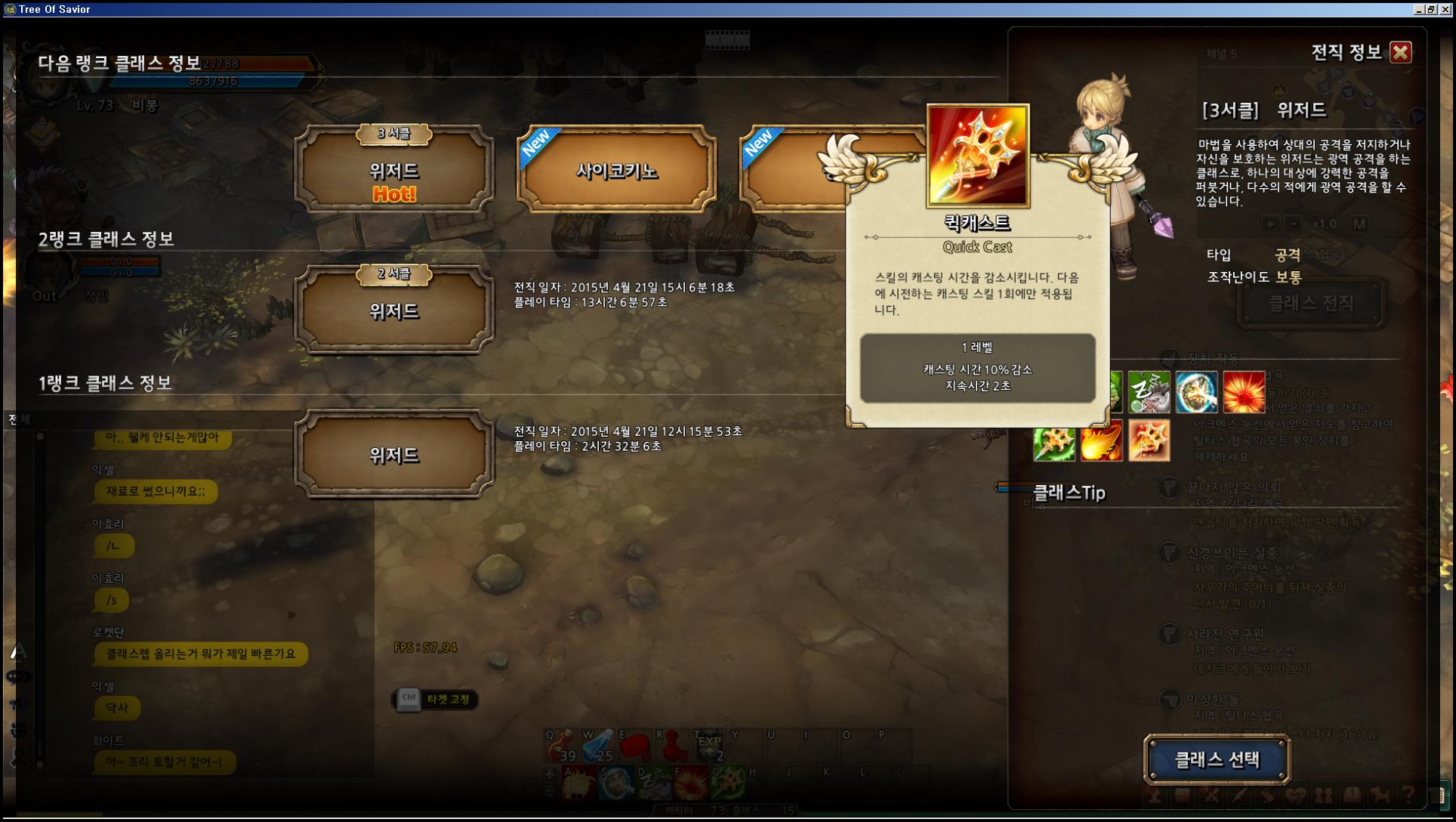Click + to zoom the character preview
Viewport: 1456px width, 822px height.
pyautogui.click(x=1270, y=224)
